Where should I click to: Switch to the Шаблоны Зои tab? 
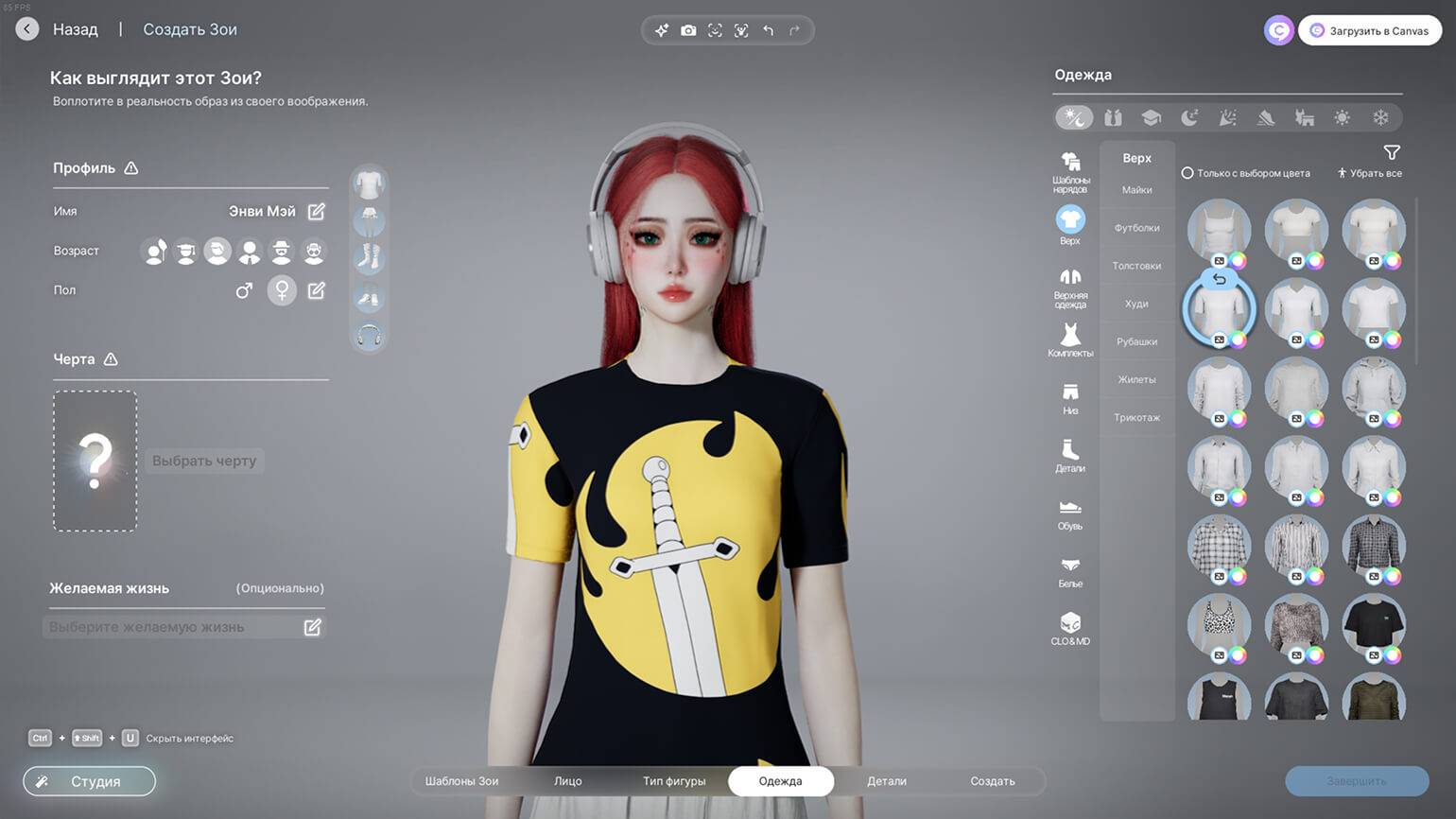point(461,781)
